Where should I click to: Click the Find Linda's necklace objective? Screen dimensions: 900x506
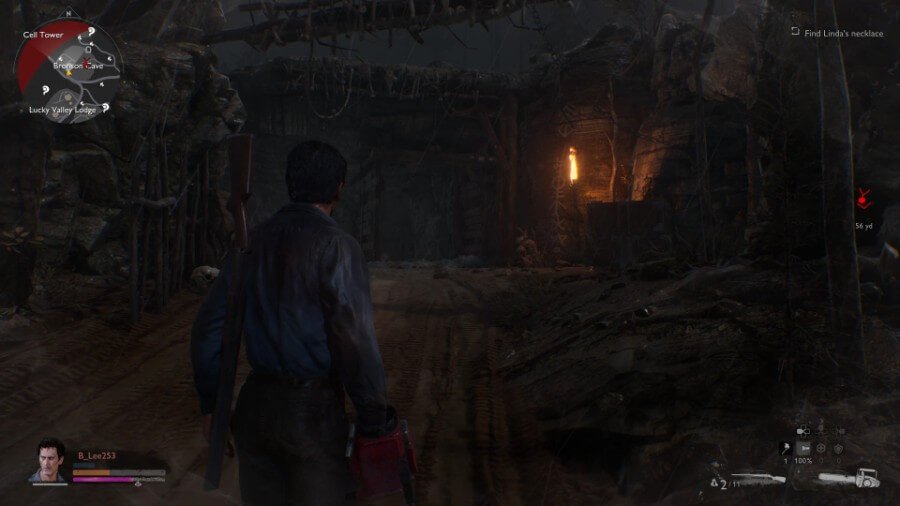(843, 34)
